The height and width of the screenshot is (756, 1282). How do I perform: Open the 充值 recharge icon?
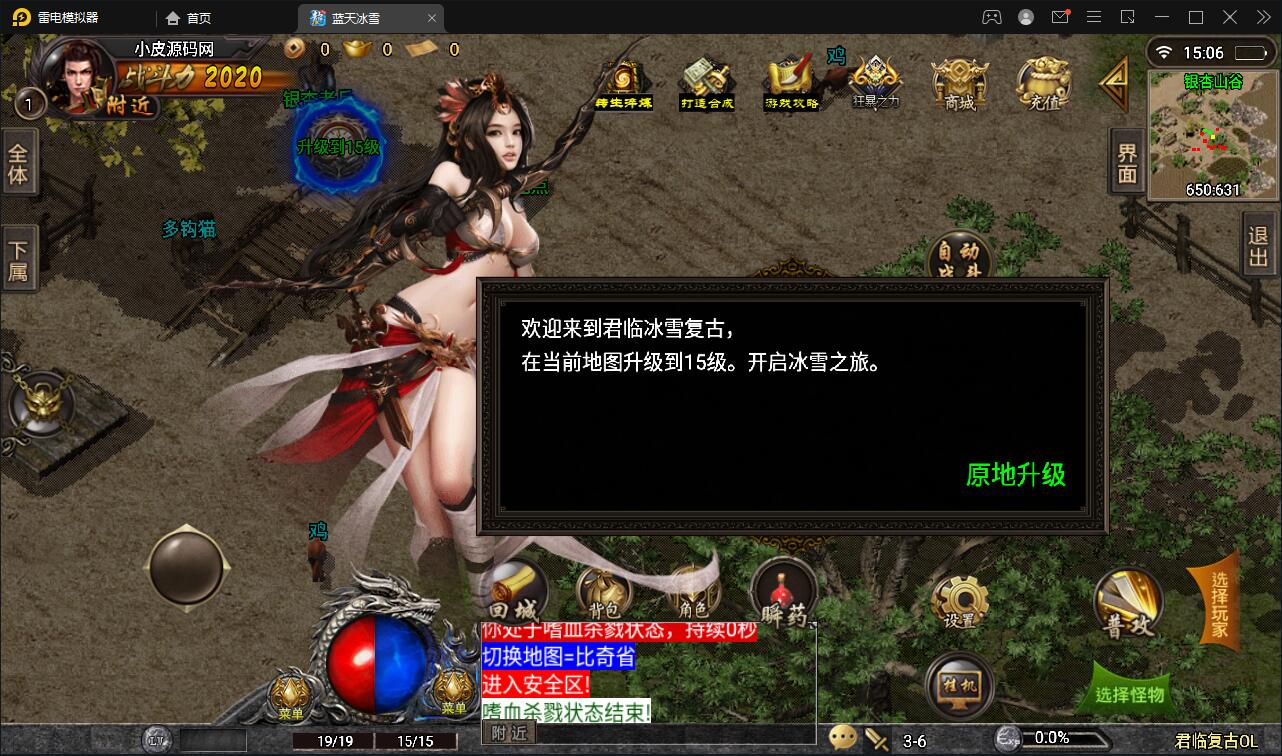coord(1042,85)
